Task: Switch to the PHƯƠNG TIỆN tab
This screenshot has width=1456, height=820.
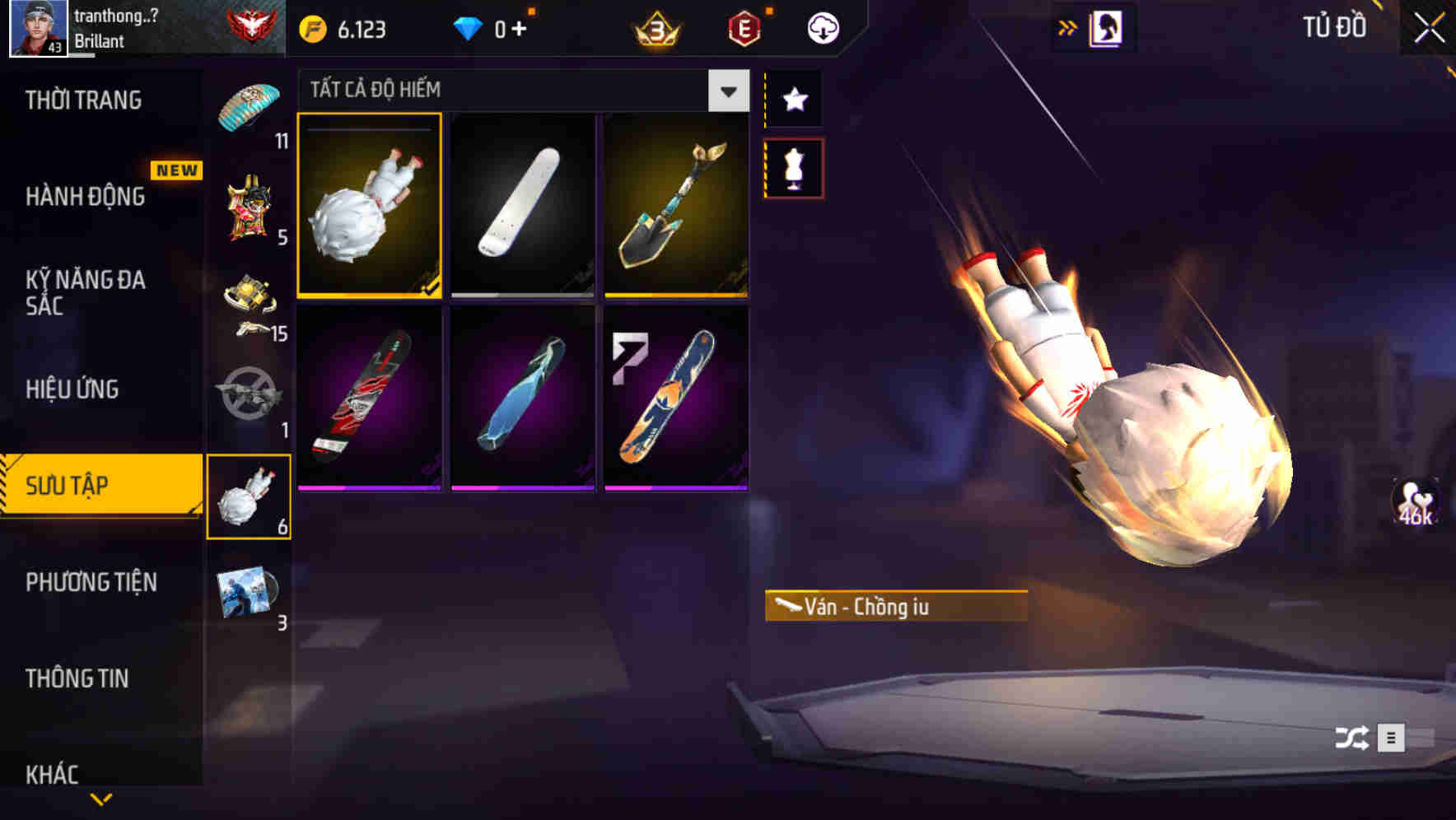Action: tap(91, 582)
